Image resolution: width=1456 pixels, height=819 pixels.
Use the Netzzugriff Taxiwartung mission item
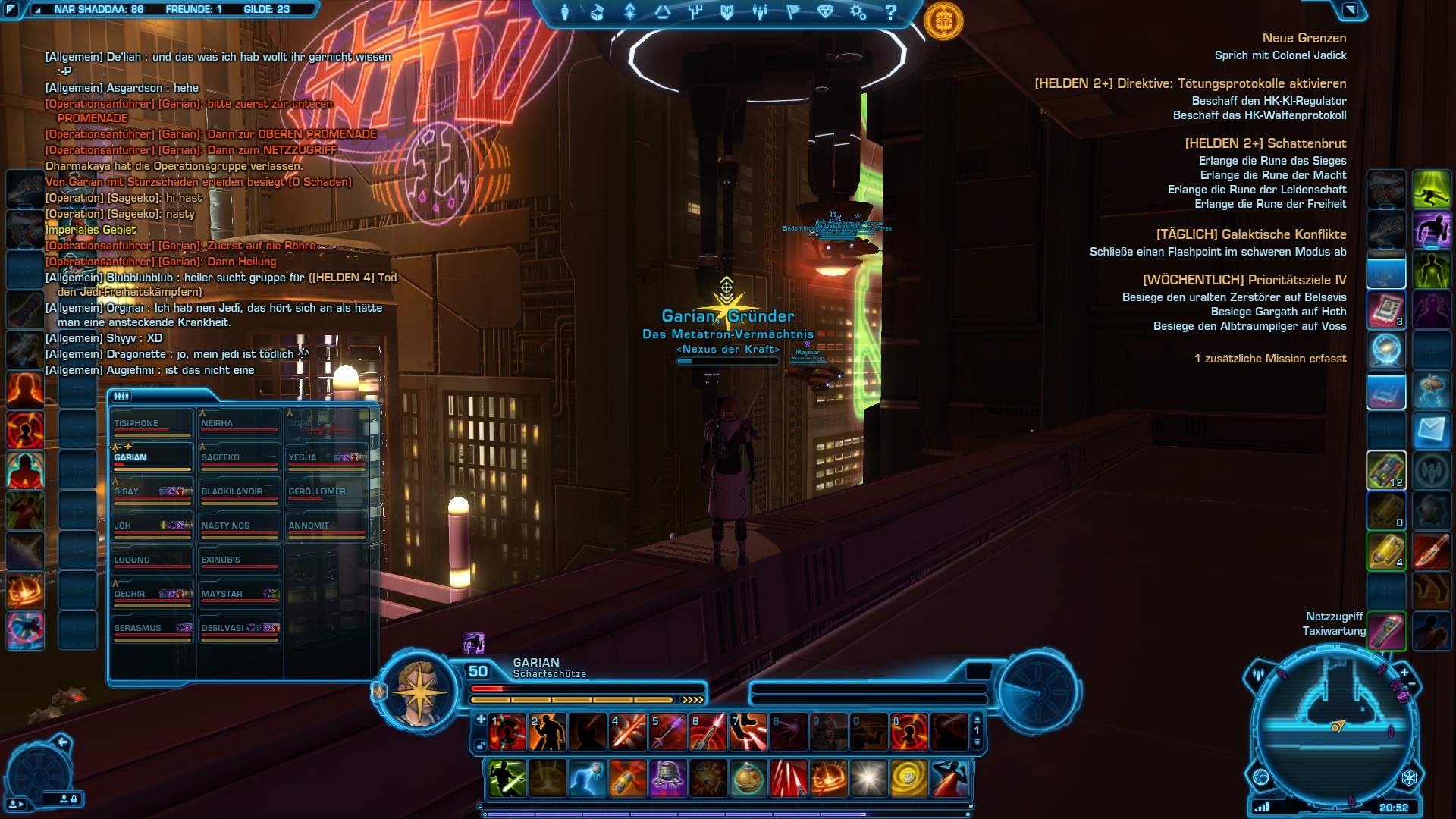[1386, 631]
